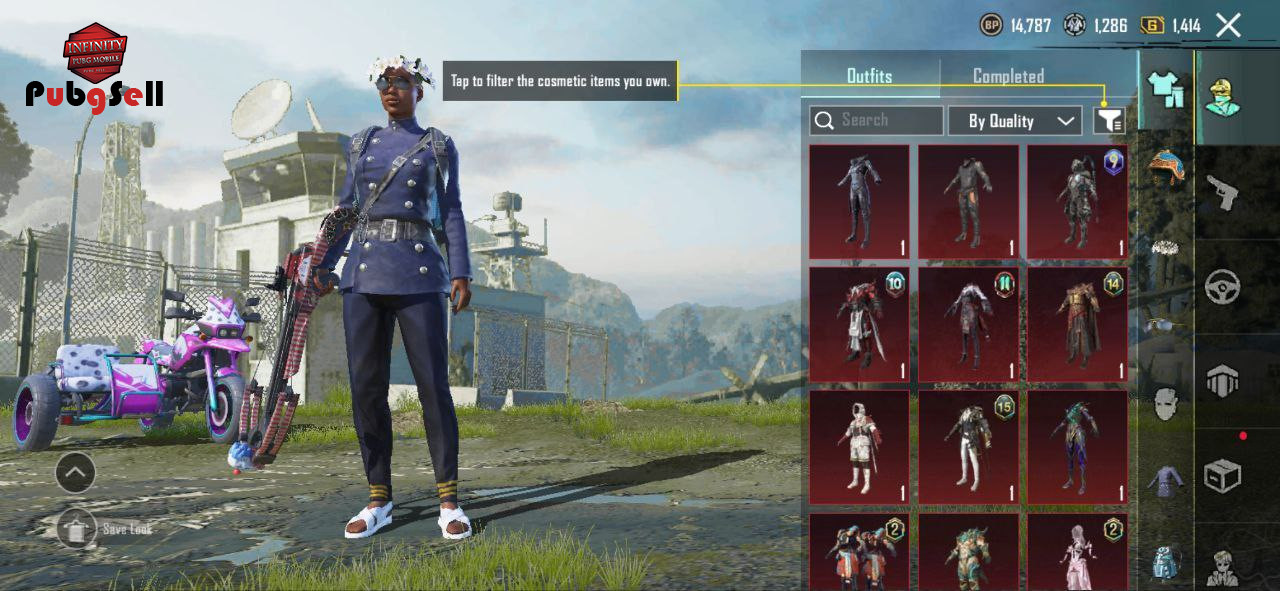Select the Outfits tab
The image size is (1280, 591).
(869, 76)
